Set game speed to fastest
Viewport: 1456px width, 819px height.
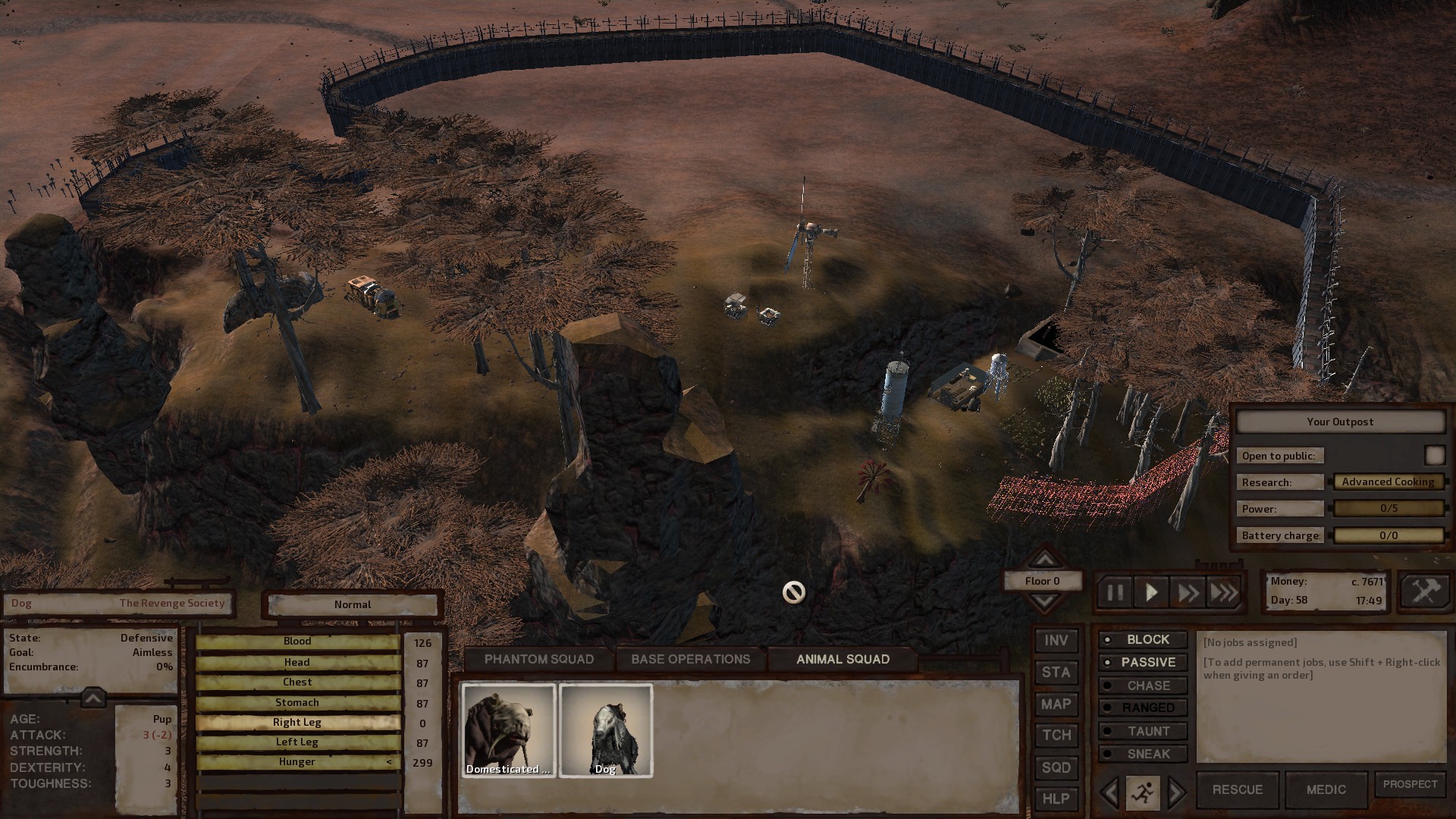coord(1223,592)
